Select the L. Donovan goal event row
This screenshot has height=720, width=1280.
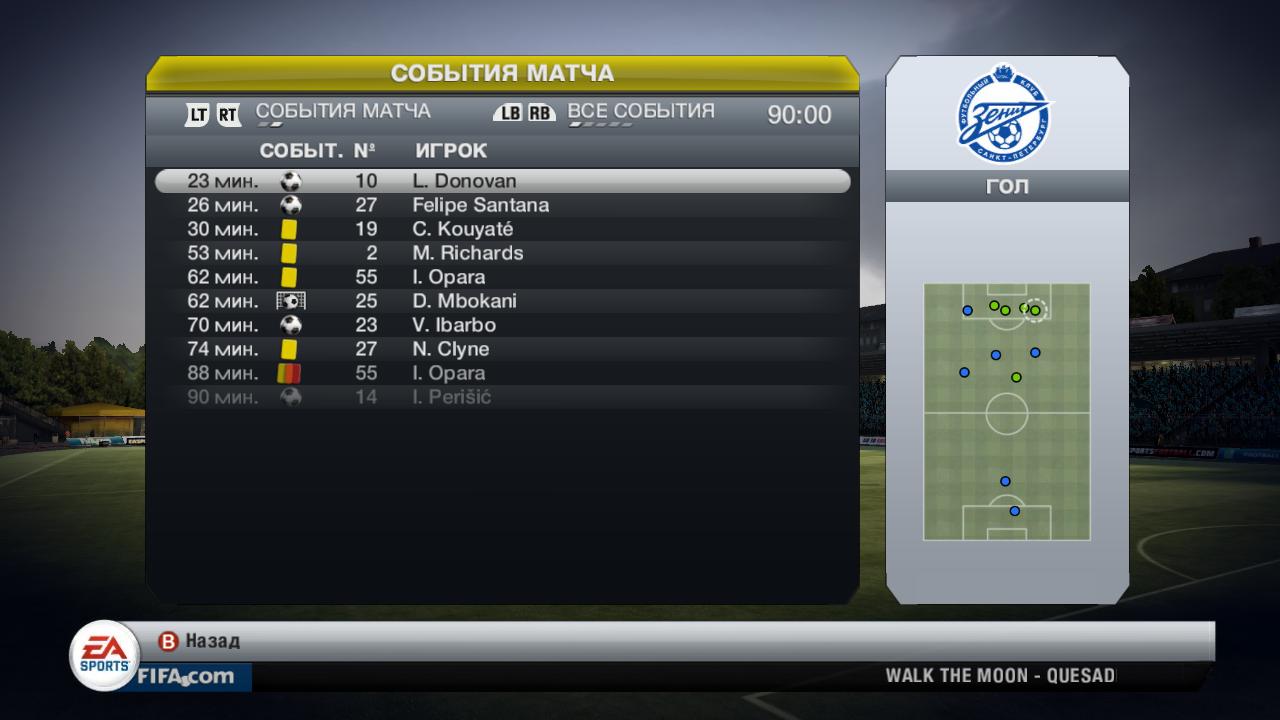[x=502, y=181]
